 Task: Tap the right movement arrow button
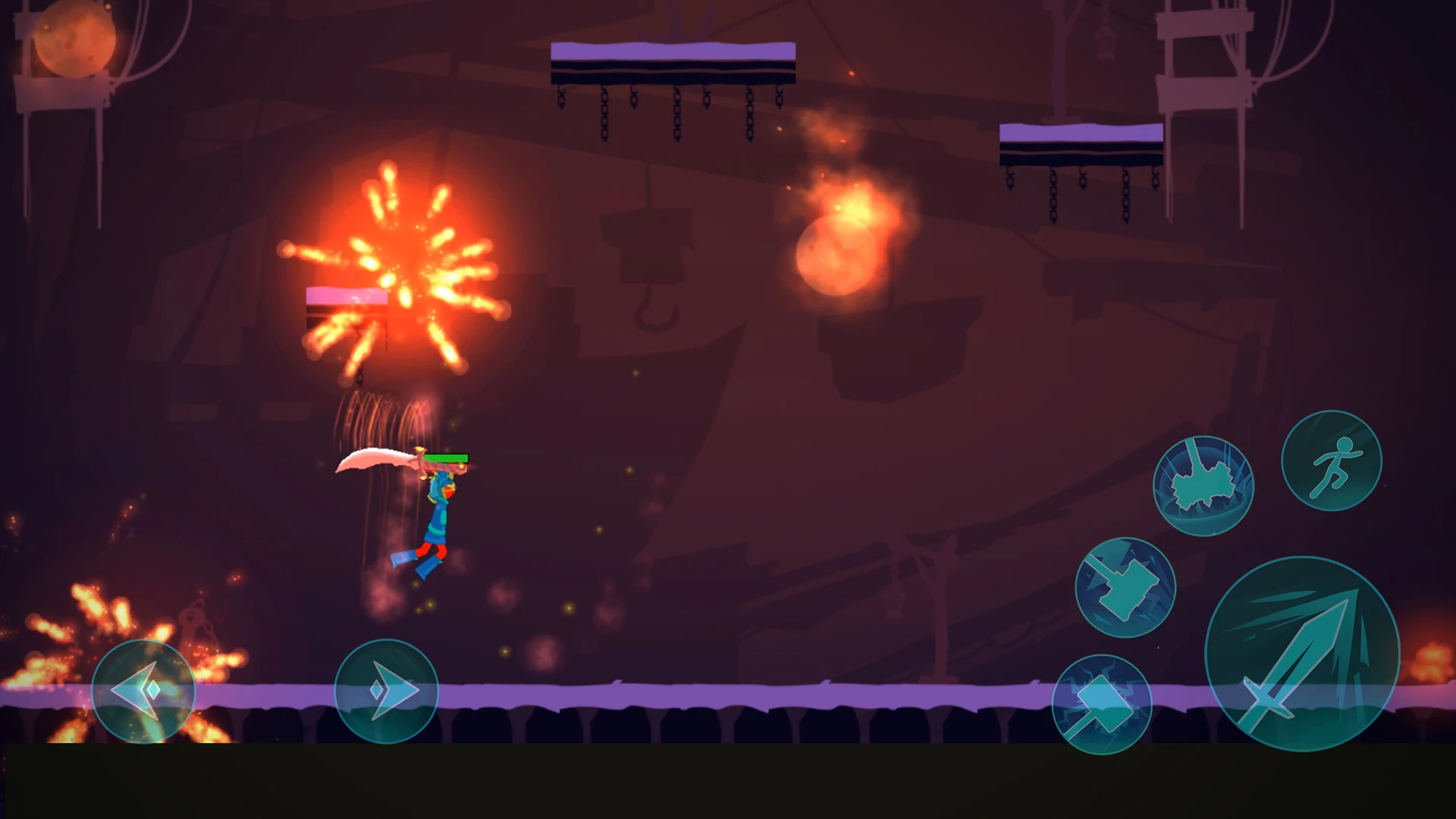click(x=386, y=691)
